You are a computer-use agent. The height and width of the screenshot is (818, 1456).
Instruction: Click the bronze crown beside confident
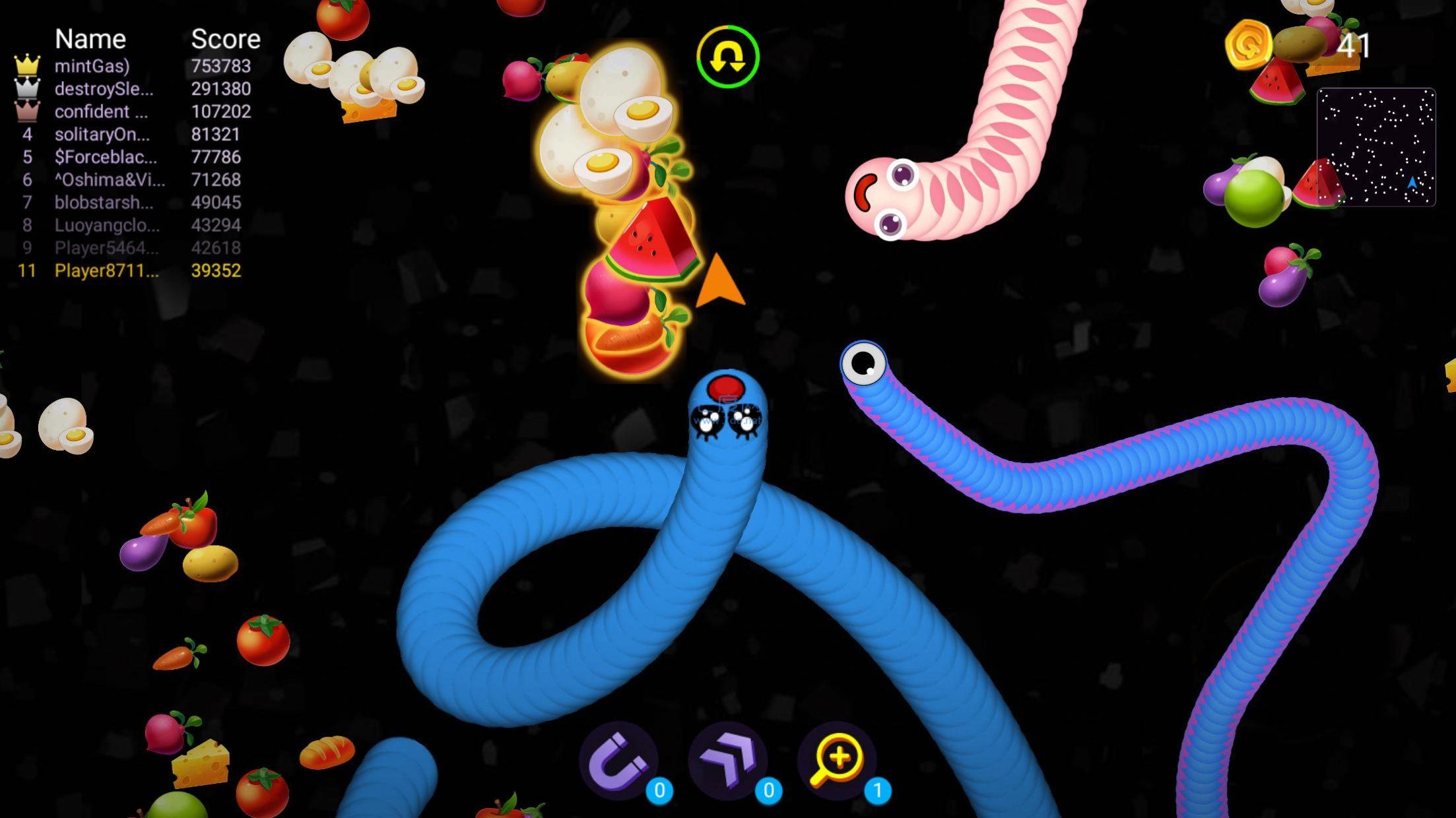26,111
